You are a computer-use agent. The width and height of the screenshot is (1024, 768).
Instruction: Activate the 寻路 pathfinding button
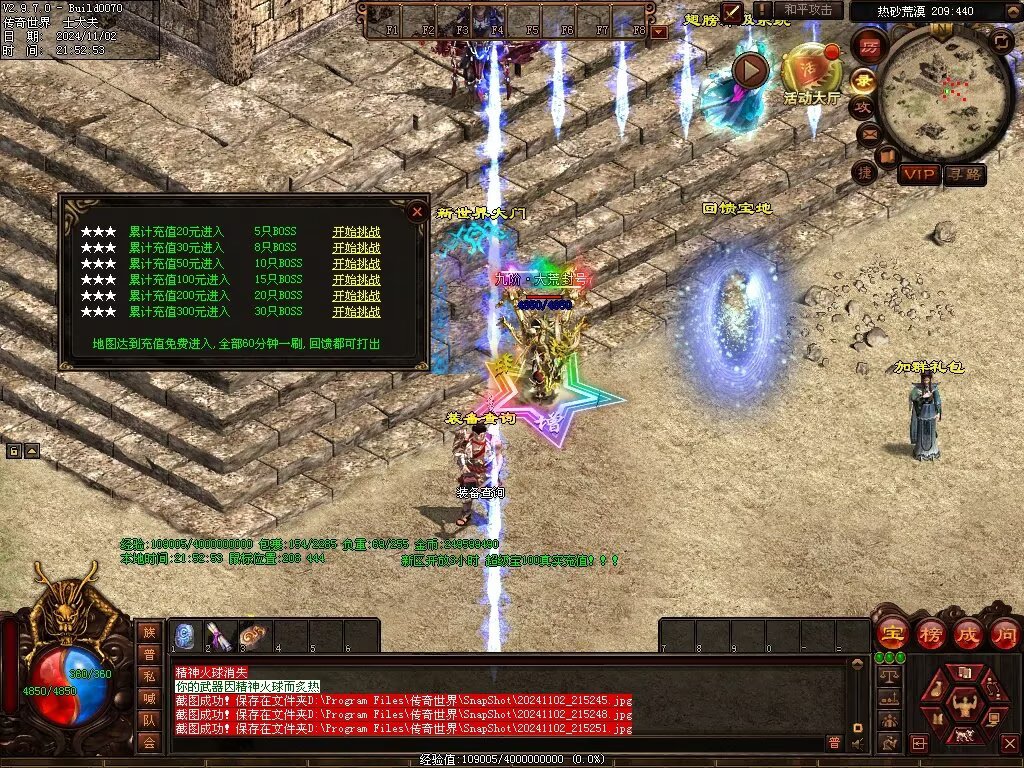(964, 175)
